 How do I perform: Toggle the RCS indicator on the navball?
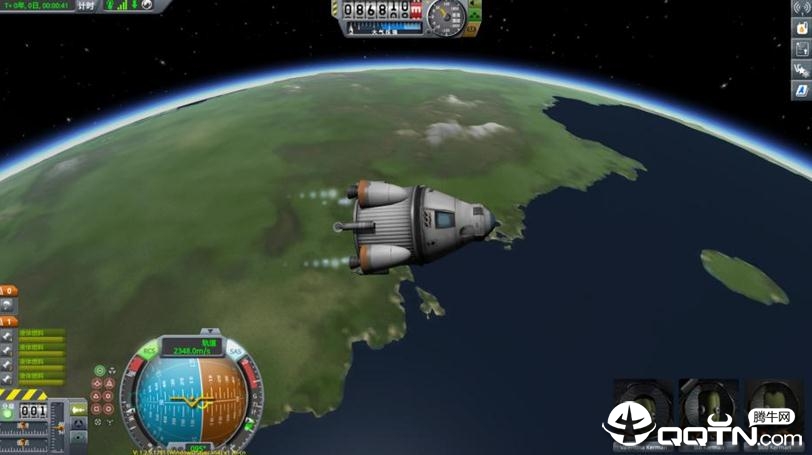tap(150, 351)
